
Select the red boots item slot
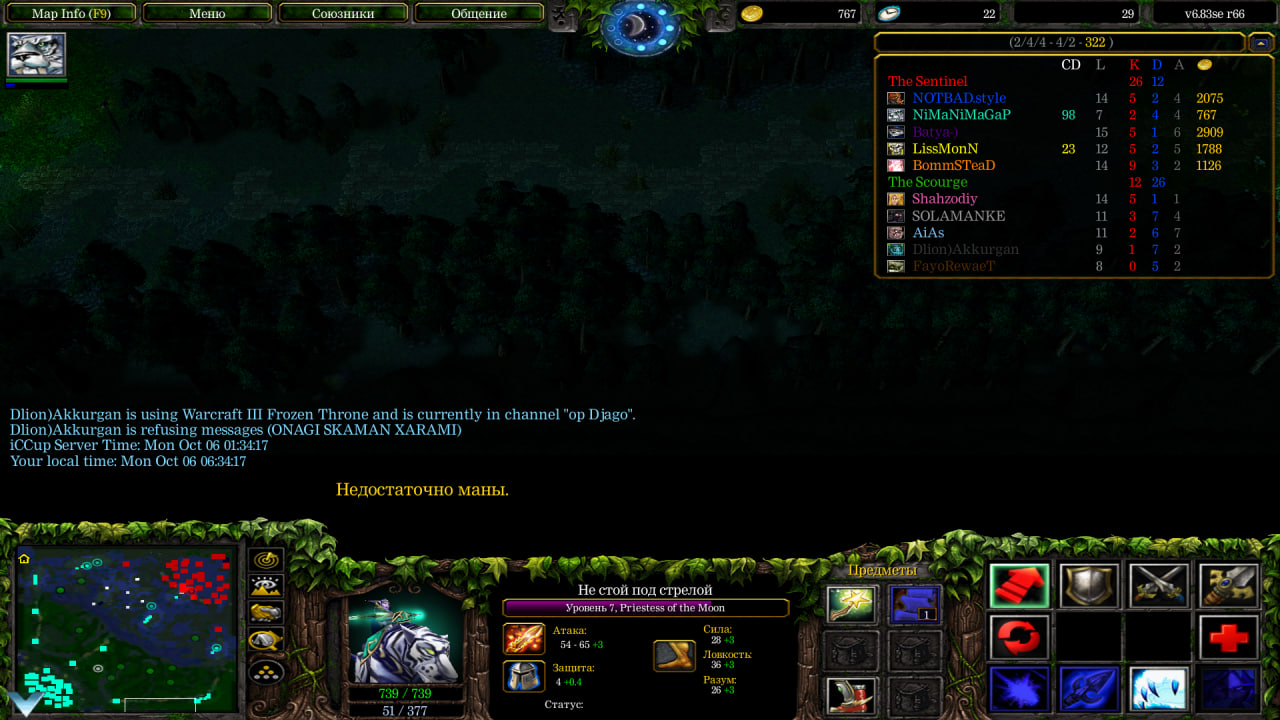pyautogui.click(x=851, y=695)
